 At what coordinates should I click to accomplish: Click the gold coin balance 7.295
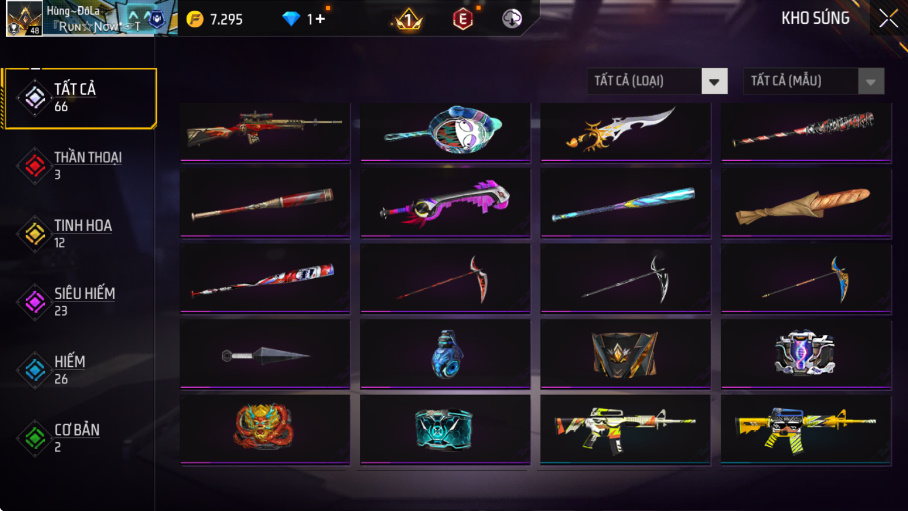coord(217,19)
